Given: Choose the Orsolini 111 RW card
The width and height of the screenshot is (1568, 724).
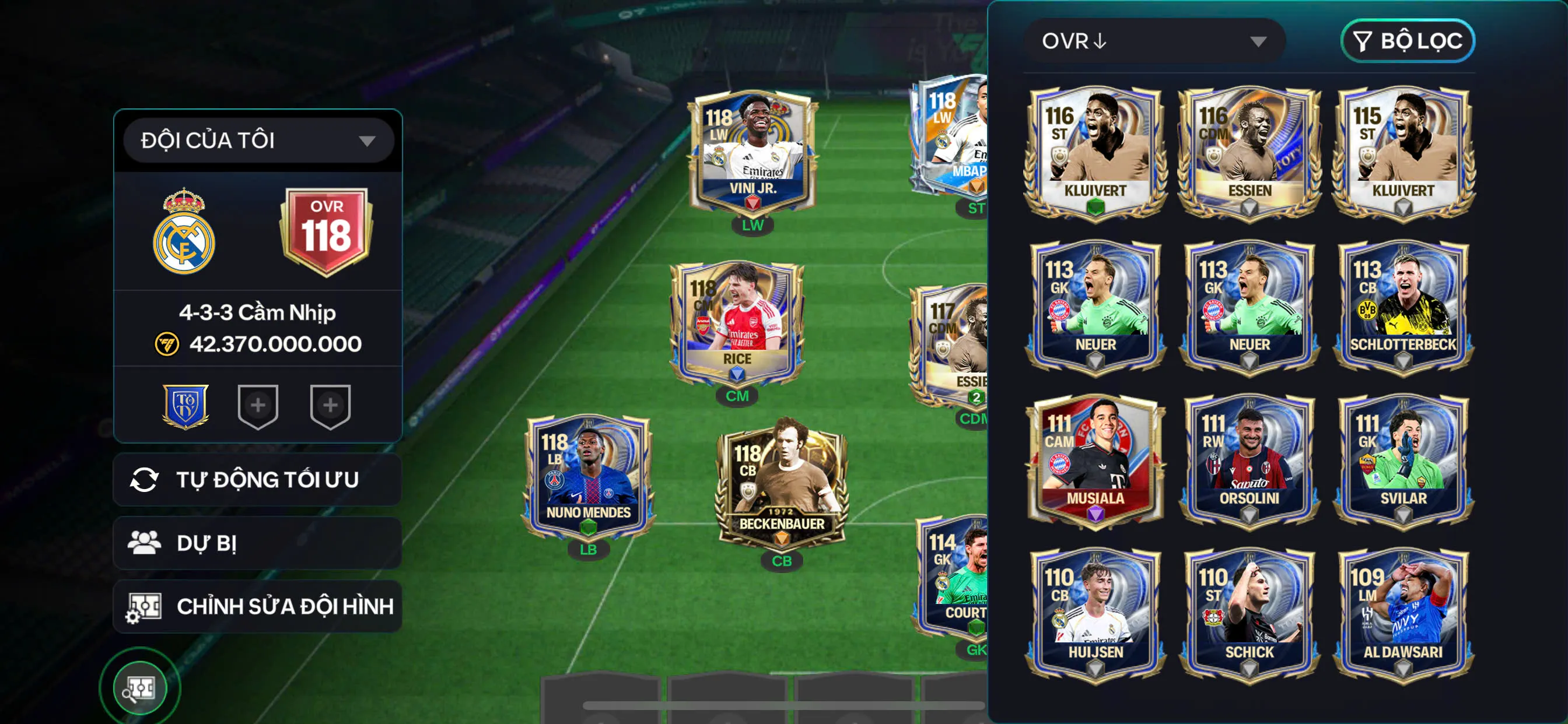Looking at the screenshot, I should (1249, 461).
